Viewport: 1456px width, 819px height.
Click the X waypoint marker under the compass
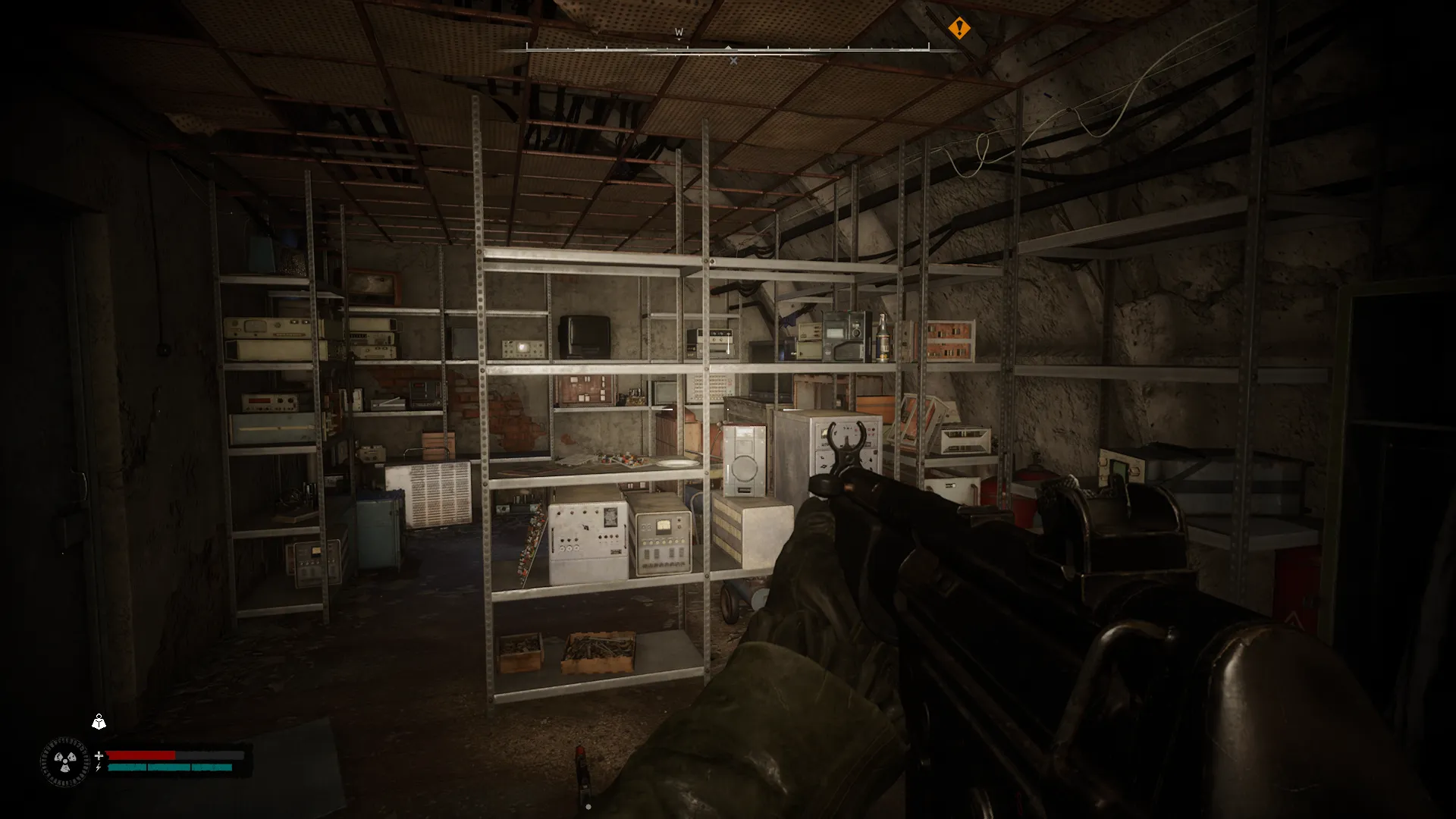pyautogui.click(x=733, y=60)
